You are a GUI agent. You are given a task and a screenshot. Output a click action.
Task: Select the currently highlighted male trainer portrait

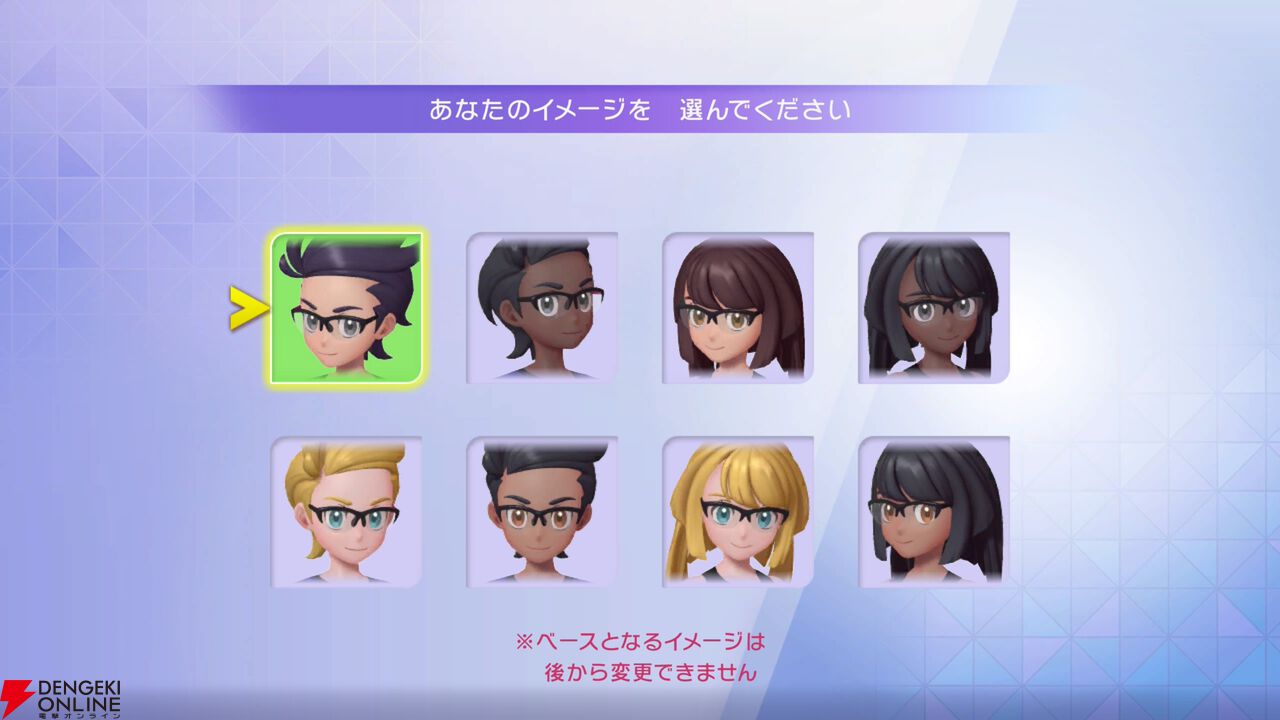point(346,307)
